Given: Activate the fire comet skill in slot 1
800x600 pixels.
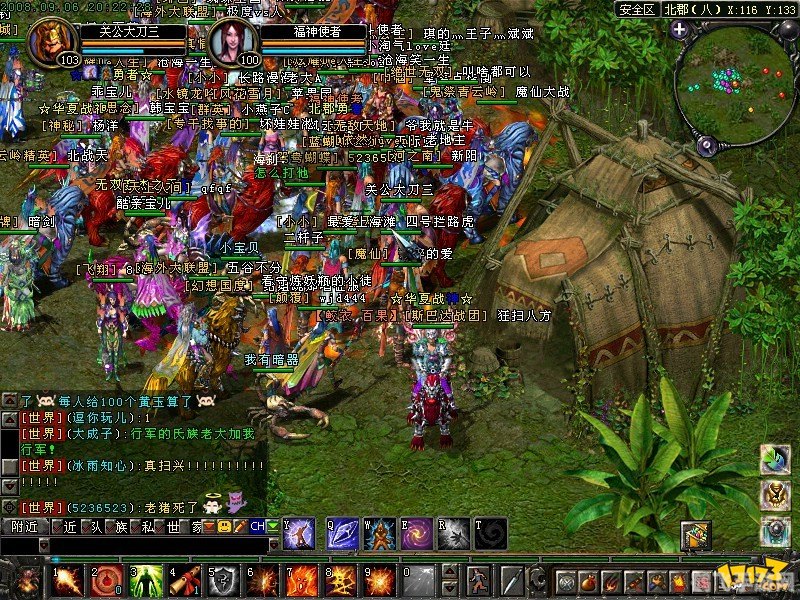Looking at the screenshot, I should coord(67,581).
